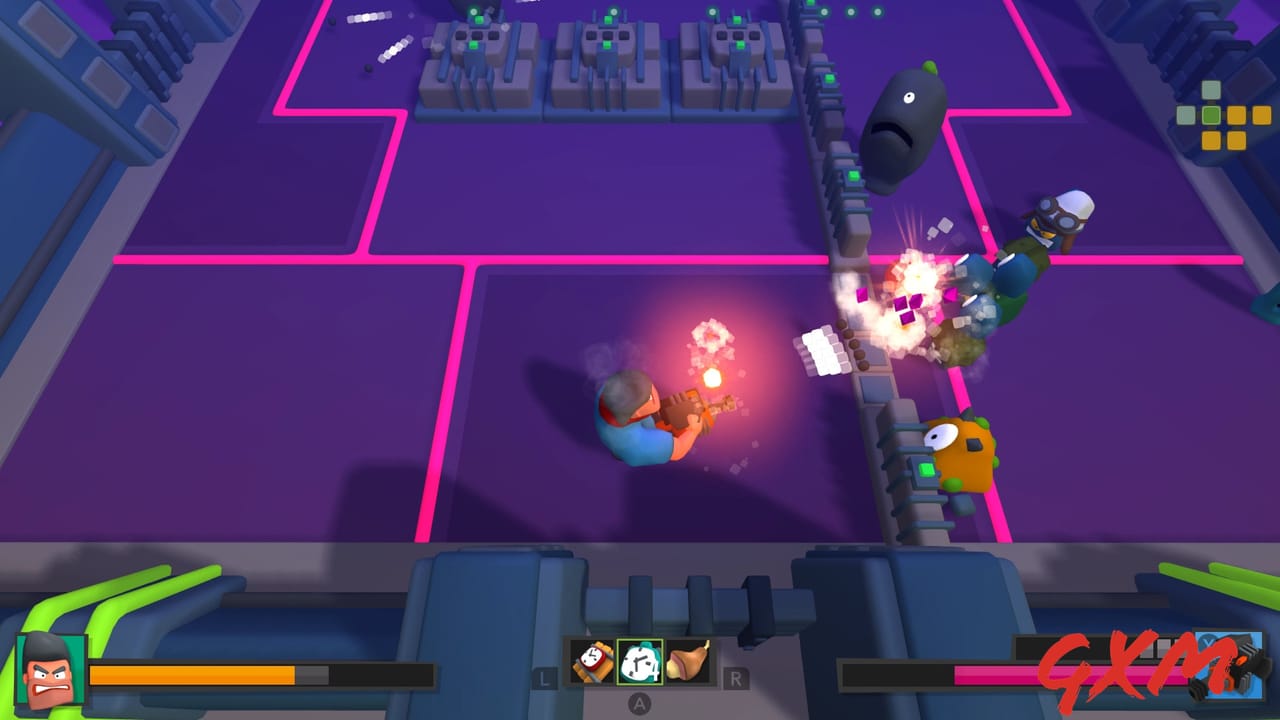The height and width of the screenshot is (720, 1280).
Task: Open the cleared room cell on the minimap
Action: pos(1186,113)
